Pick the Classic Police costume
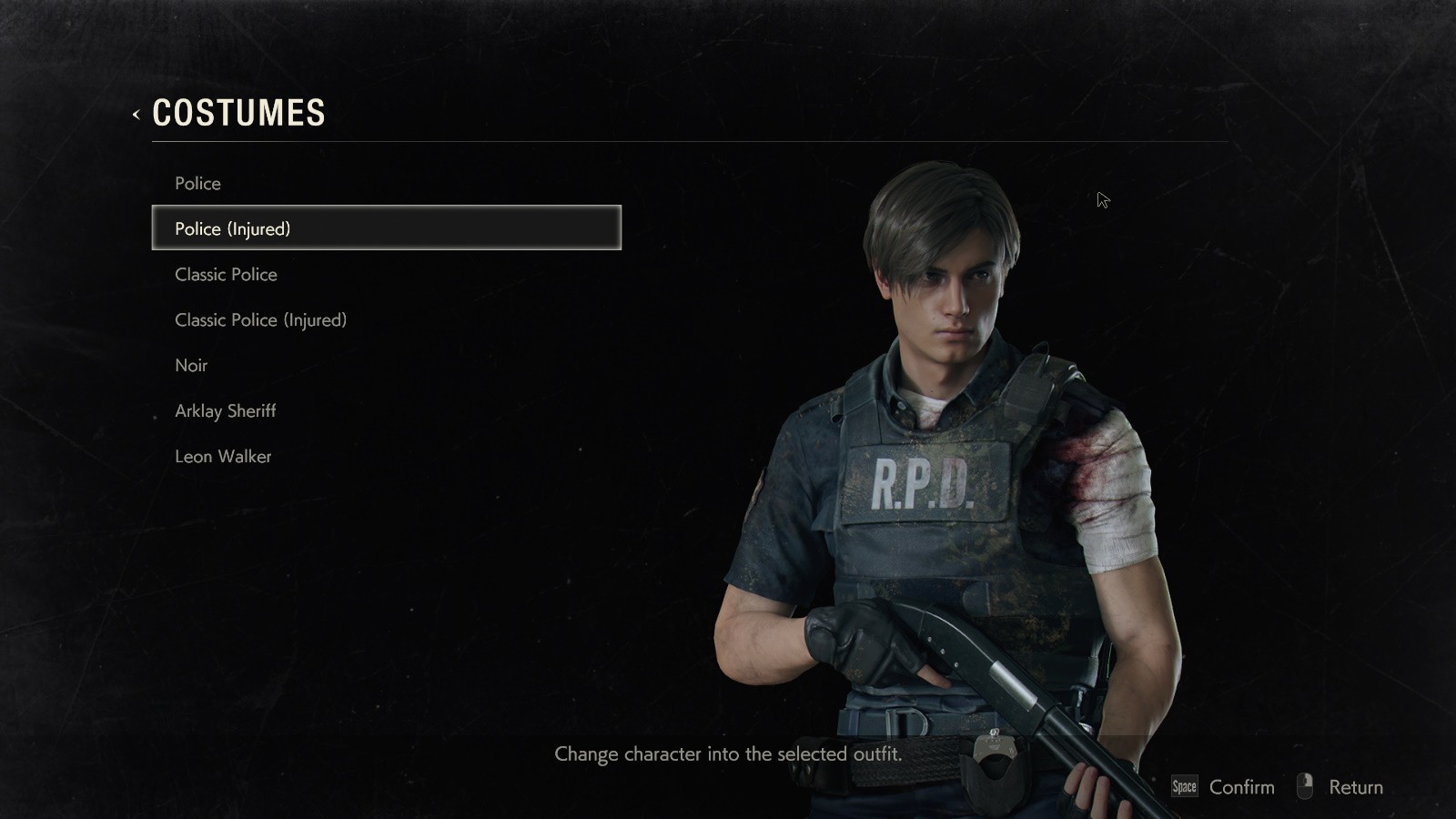Image resolution: width=1456 pixels, height=819 pixels. [x=226, y=275]
